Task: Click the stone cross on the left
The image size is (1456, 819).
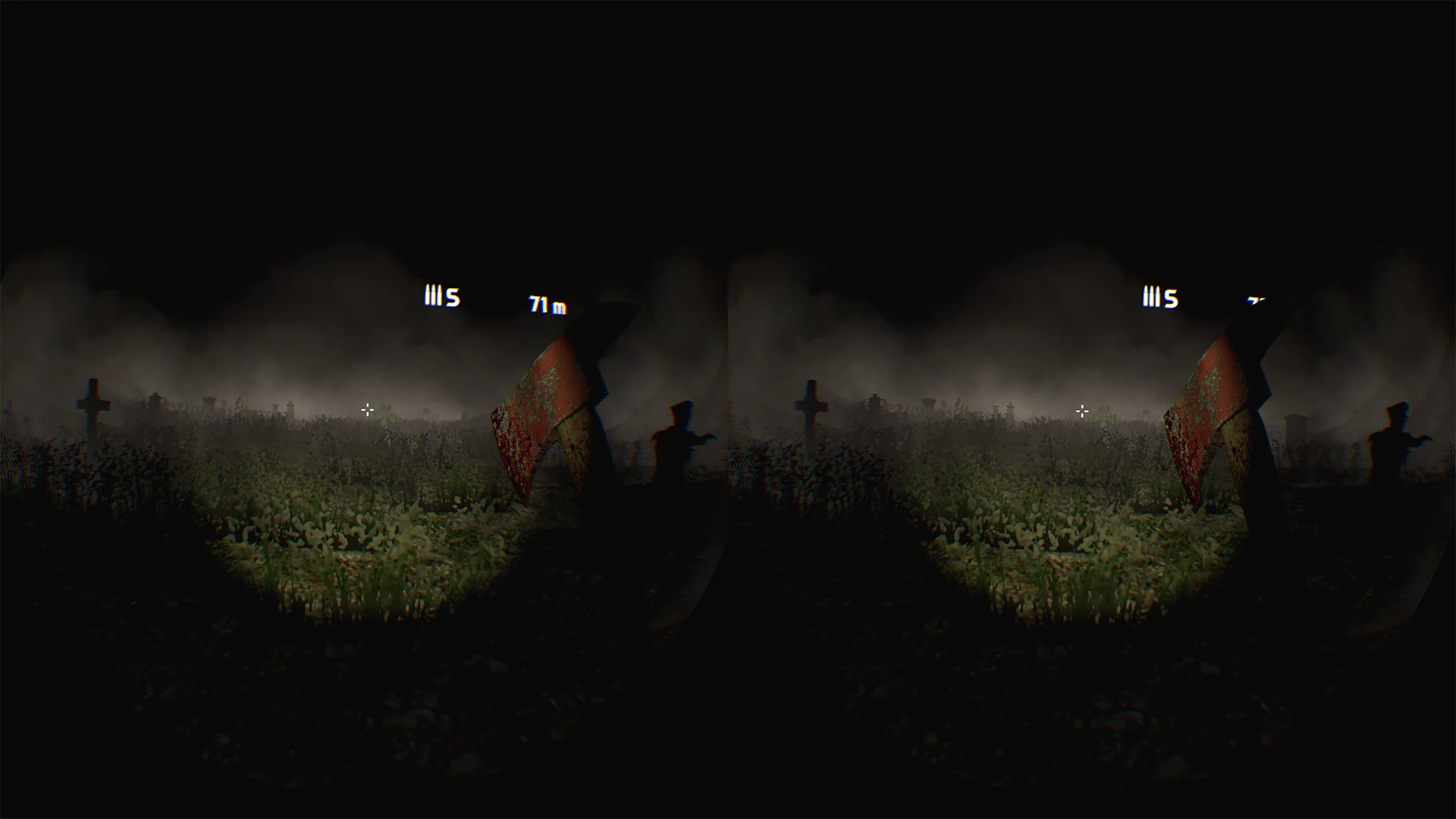Action: 91,406
